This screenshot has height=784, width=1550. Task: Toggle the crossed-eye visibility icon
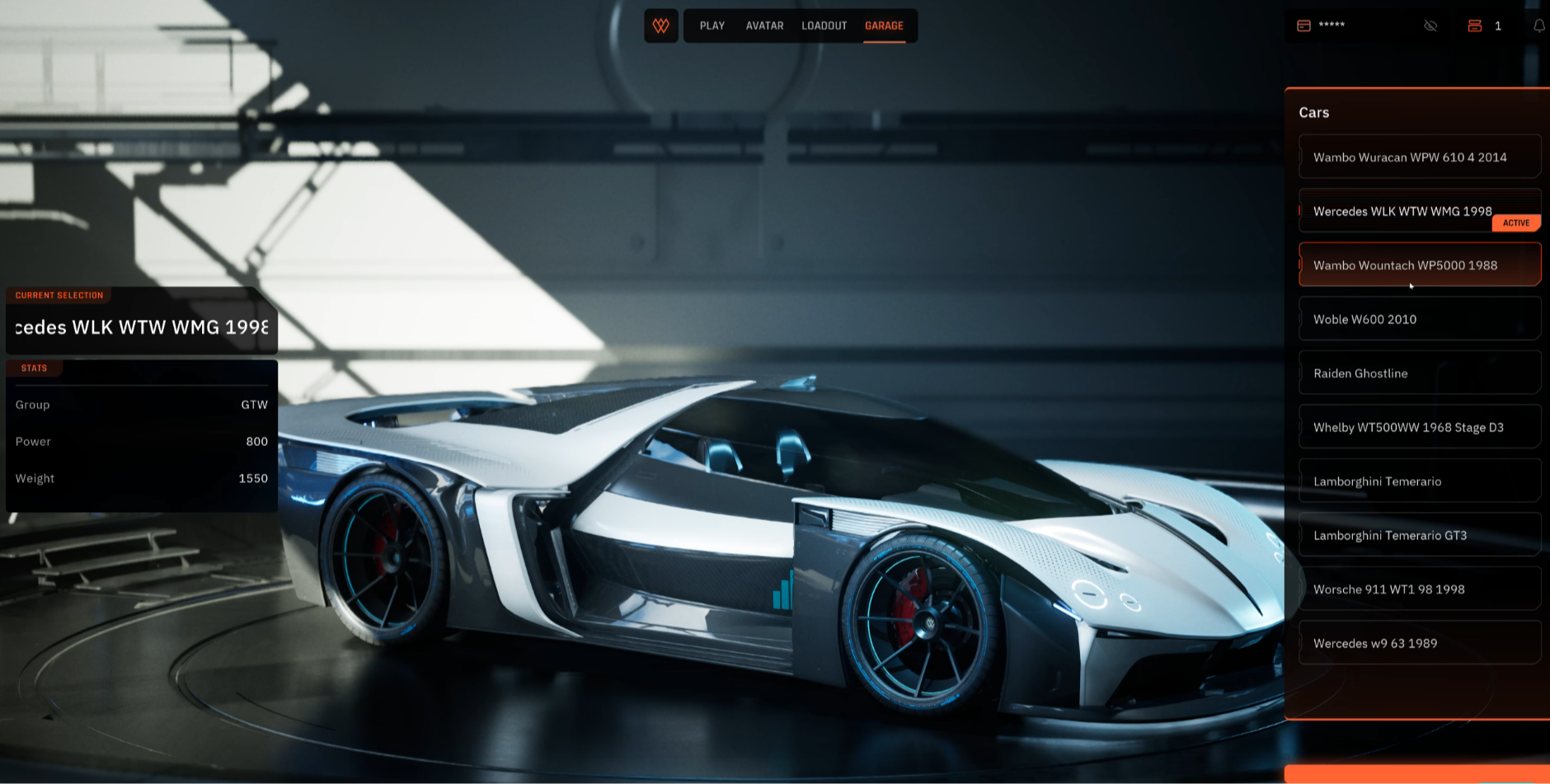(x=1430, y=26)
